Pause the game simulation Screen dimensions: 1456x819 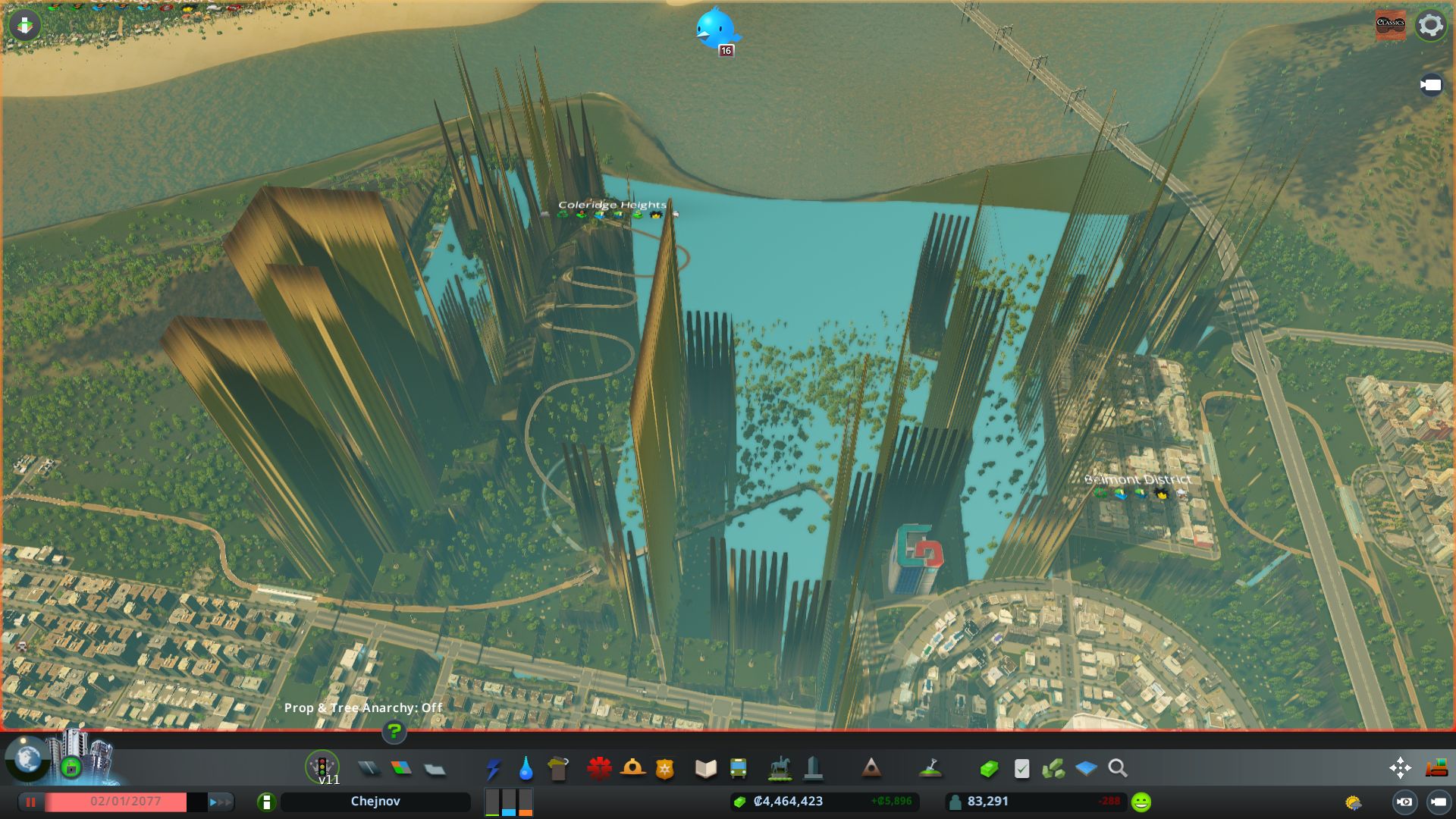(30, 801)
